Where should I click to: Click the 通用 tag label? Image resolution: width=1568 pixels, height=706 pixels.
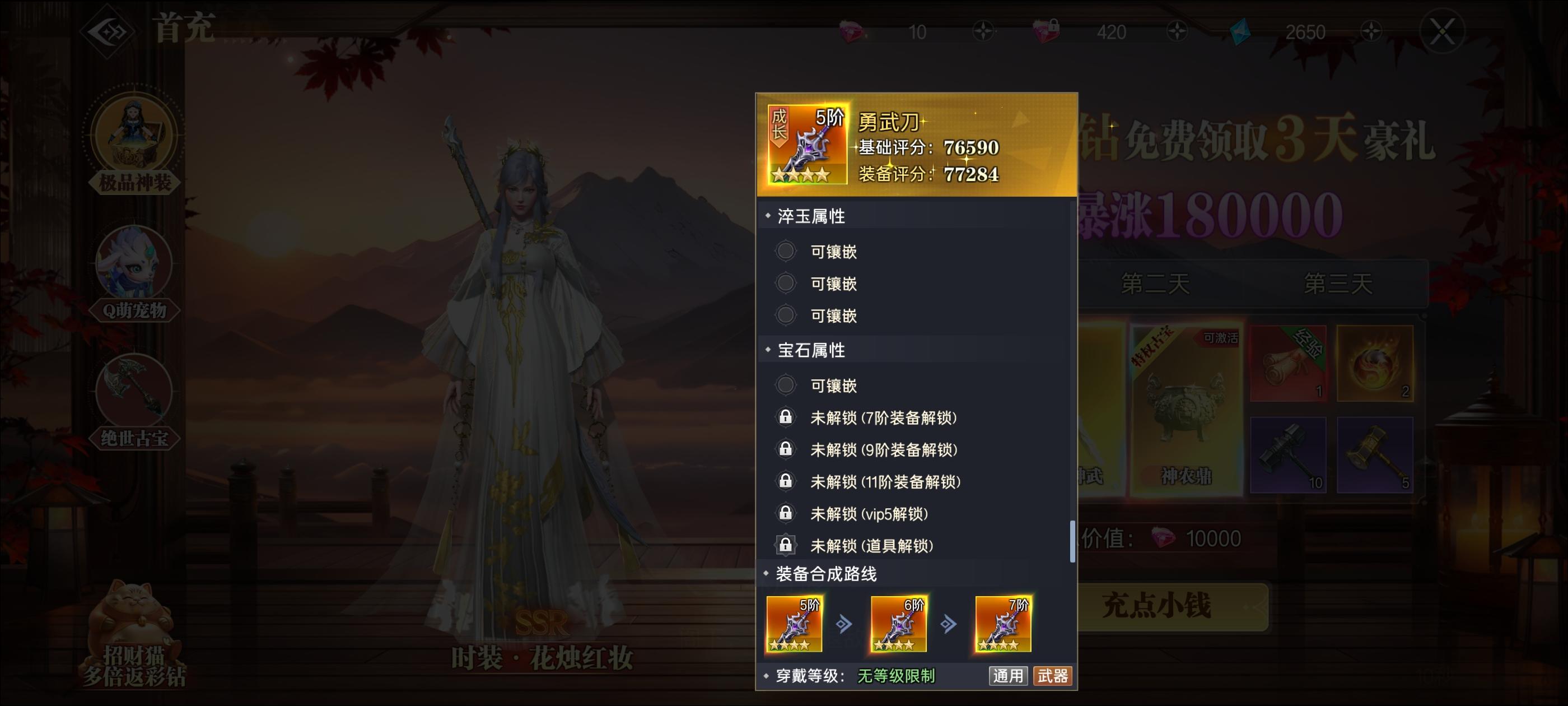coord(1009,676)
